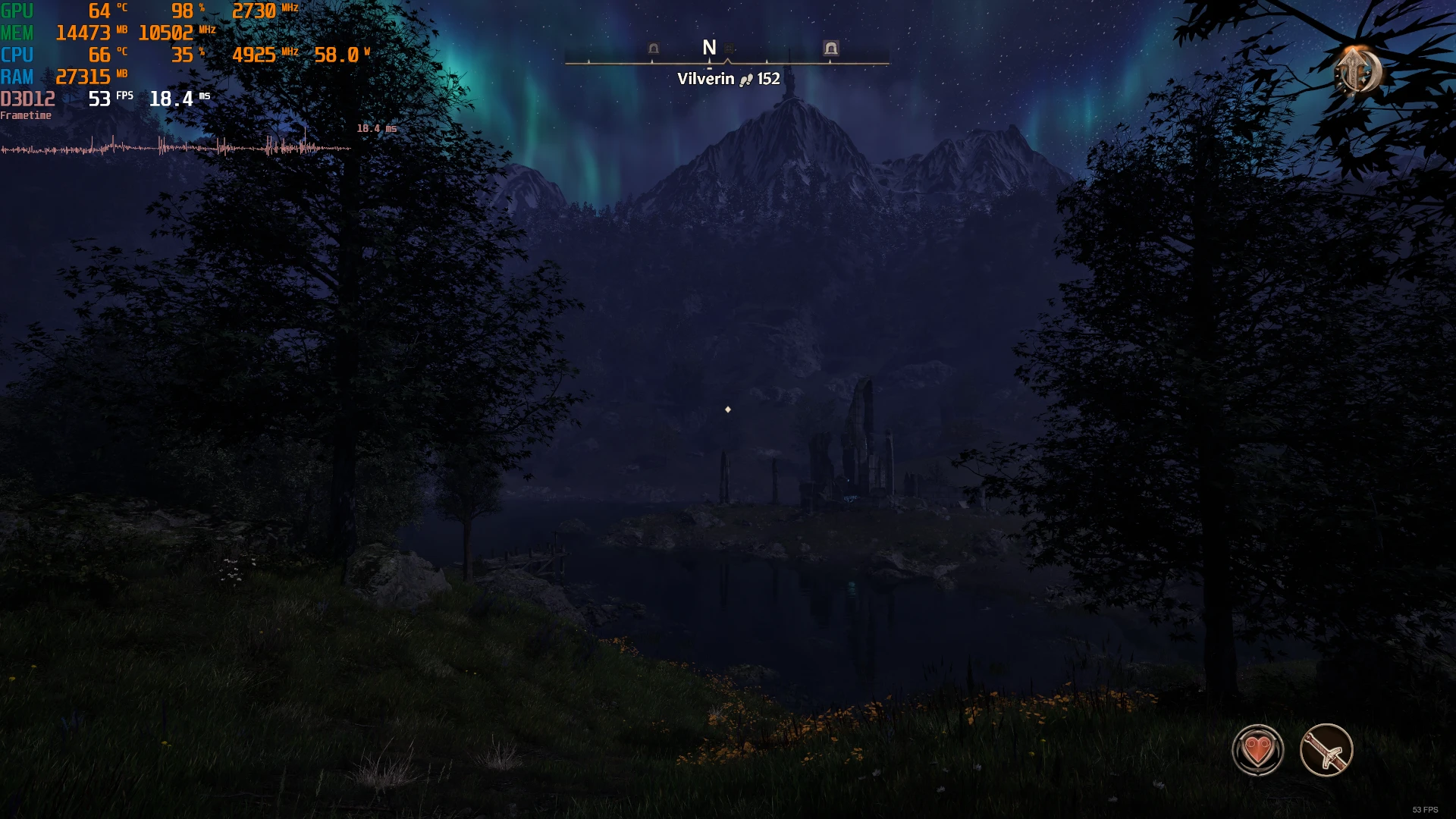Click the bright ruin marker on the compass
The height and width of the screenshot is (819, 1456).
pyautogui.click(x=831, y=49)
